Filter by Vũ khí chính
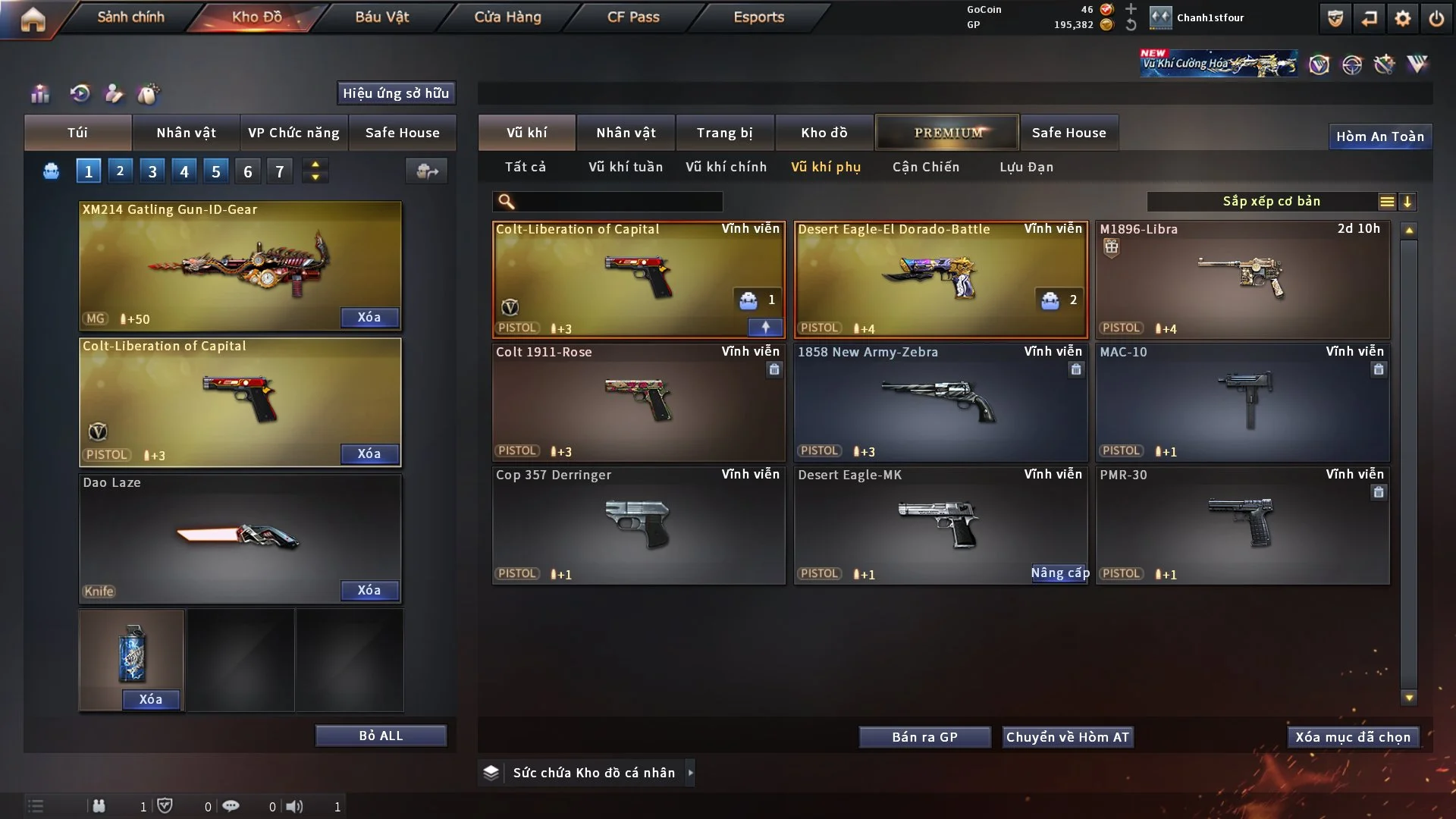 tap(726, 167)
